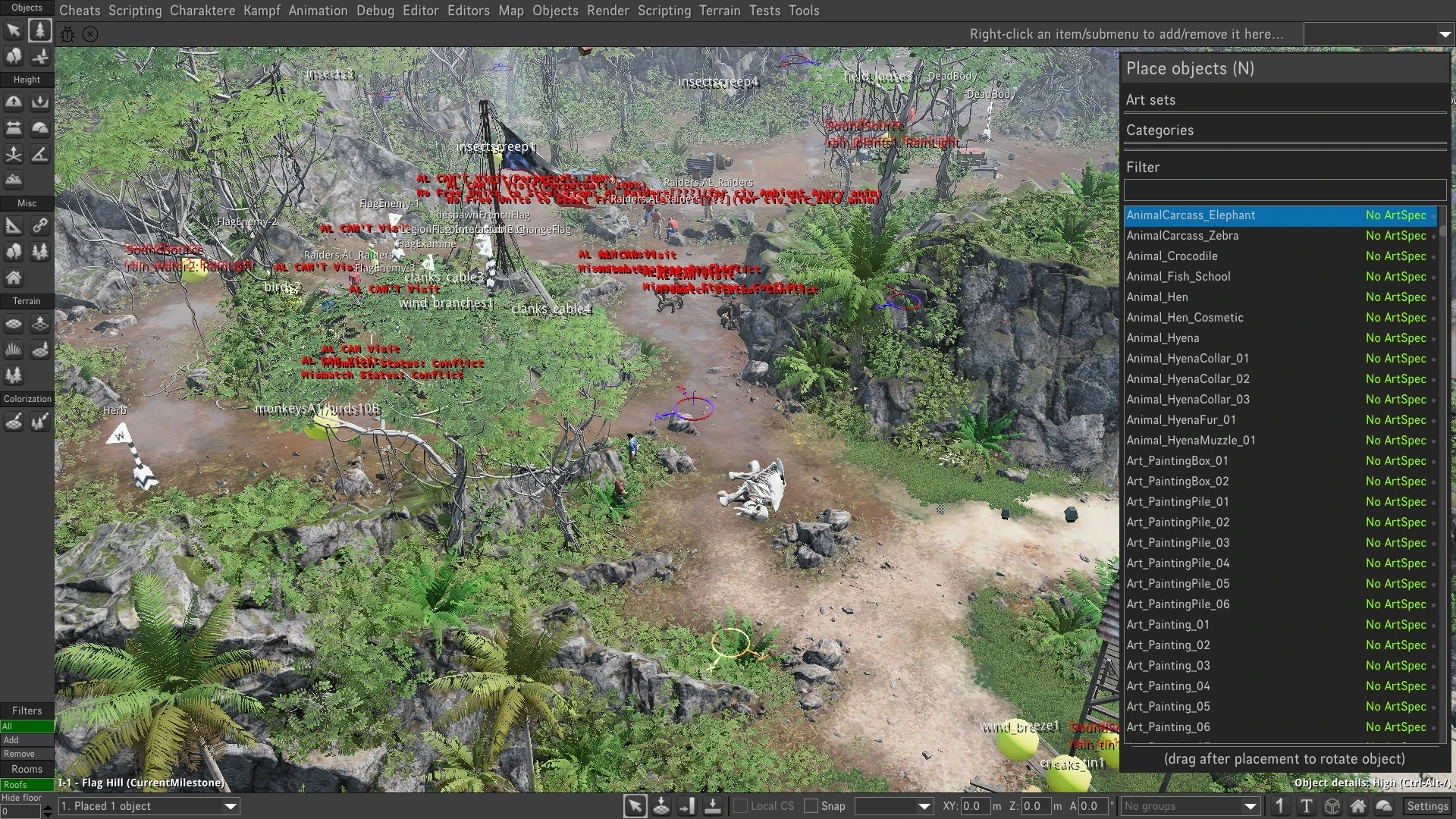Click Remove in the Filters panel
1456x819 pixels.
click(x=27, y=753)
